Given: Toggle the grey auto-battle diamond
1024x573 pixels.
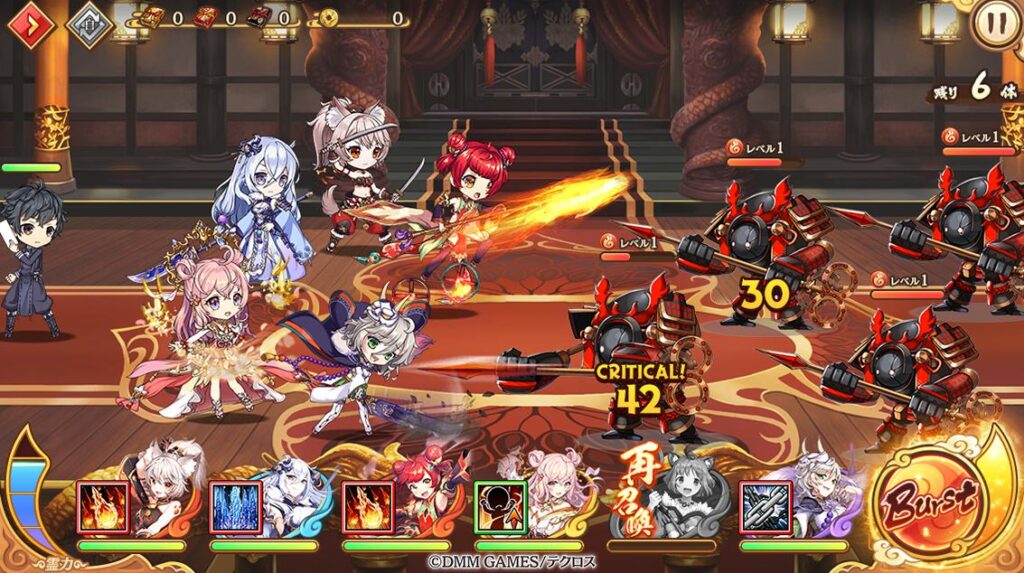Looking at the screenshot, I should point(89,25).
